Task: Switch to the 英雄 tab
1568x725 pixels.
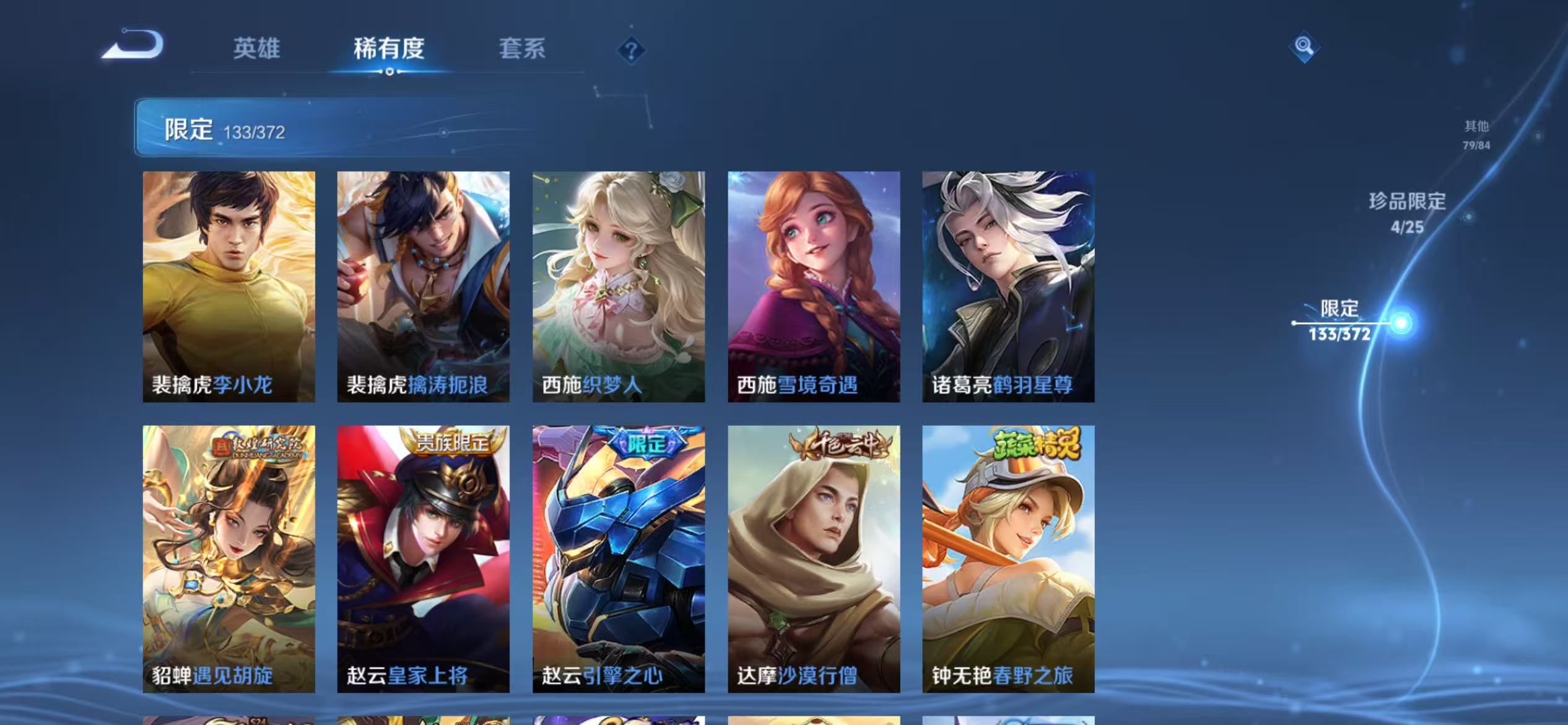Action: pos(257,50)
